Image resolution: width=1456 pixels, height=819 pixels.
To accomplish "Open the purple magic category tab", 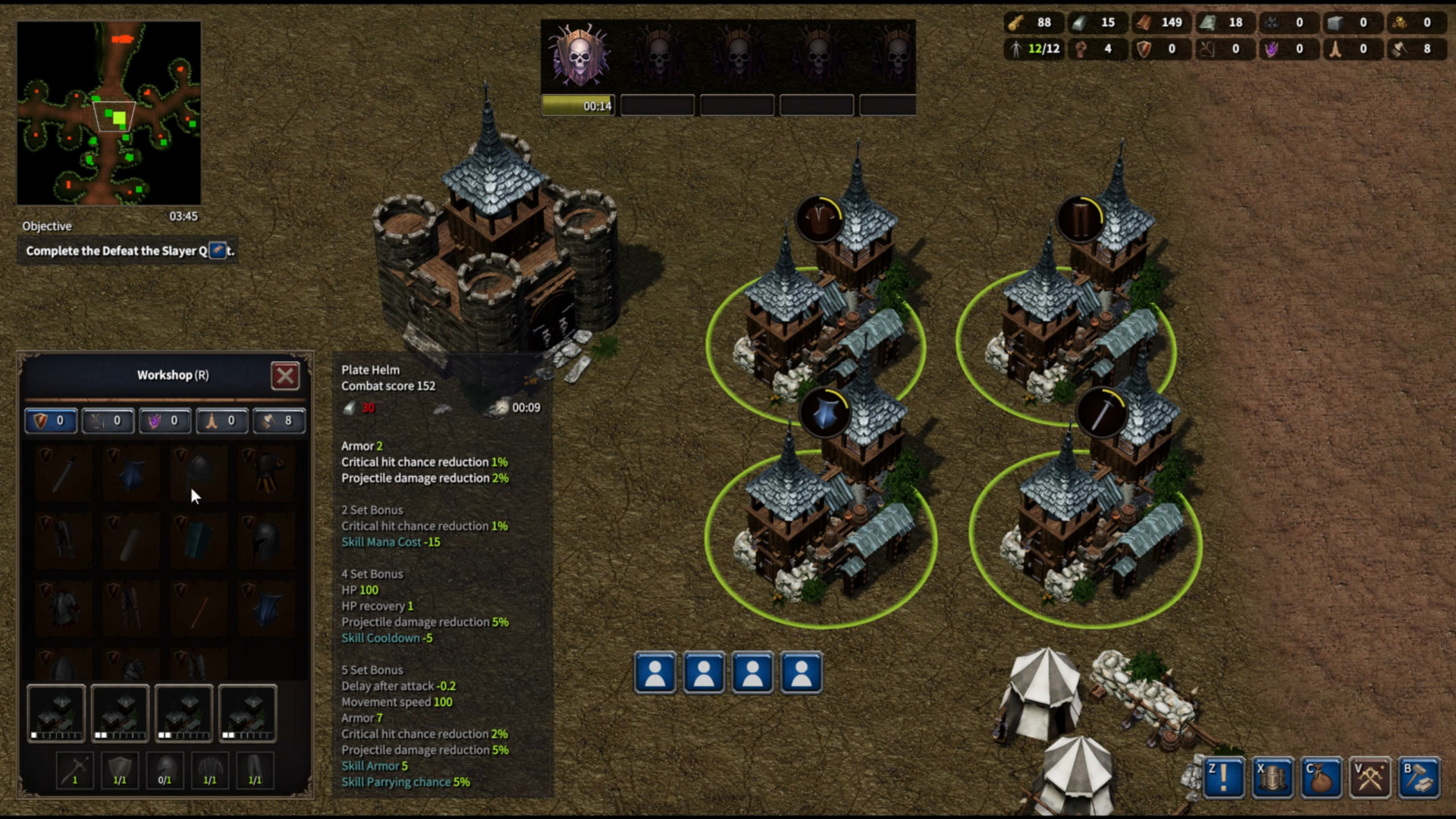I will point(165,421).
